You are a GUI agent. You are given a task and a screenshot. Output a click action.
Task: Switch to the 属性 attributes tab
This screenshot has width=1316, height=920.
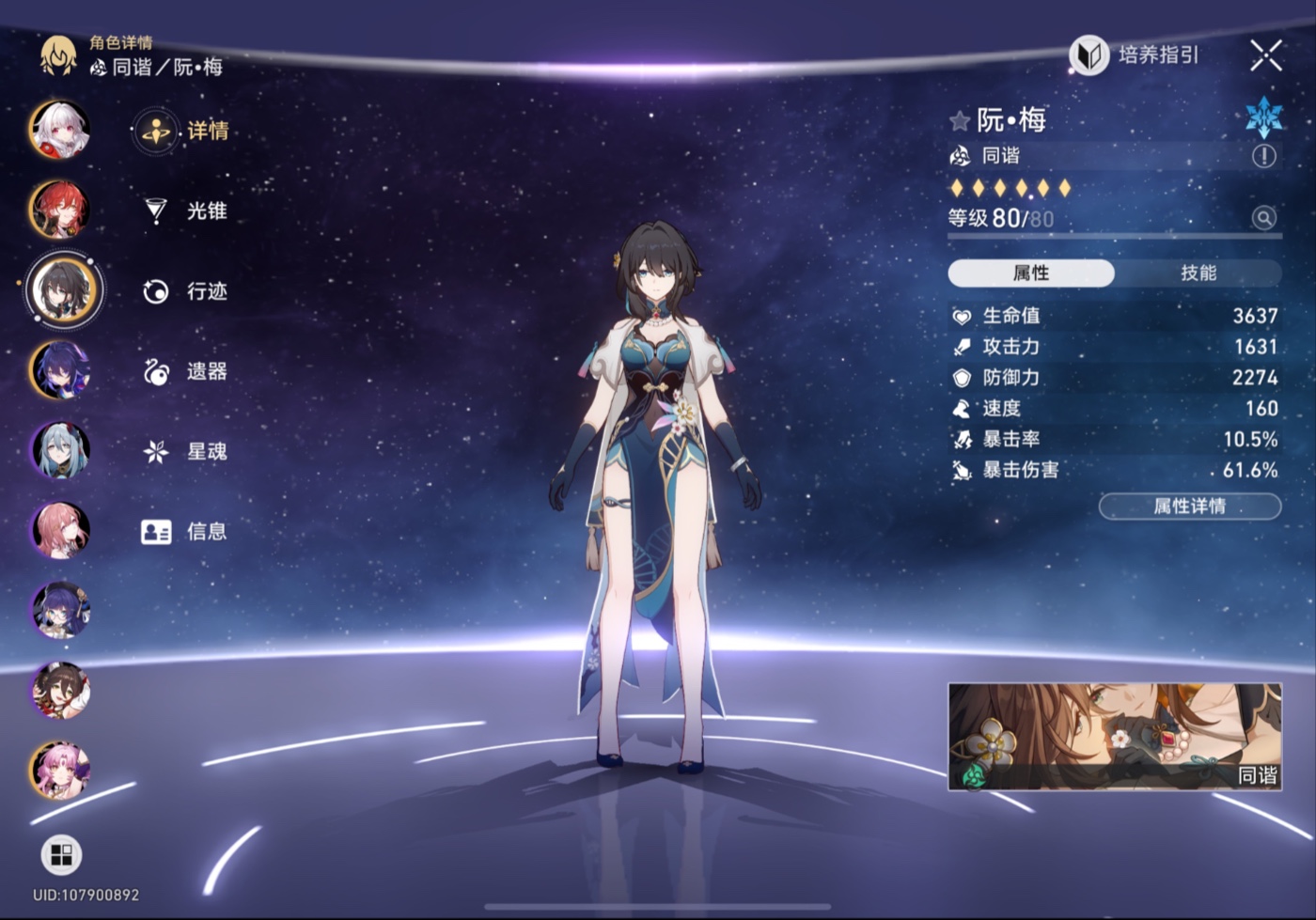[x=1031, y=273]
